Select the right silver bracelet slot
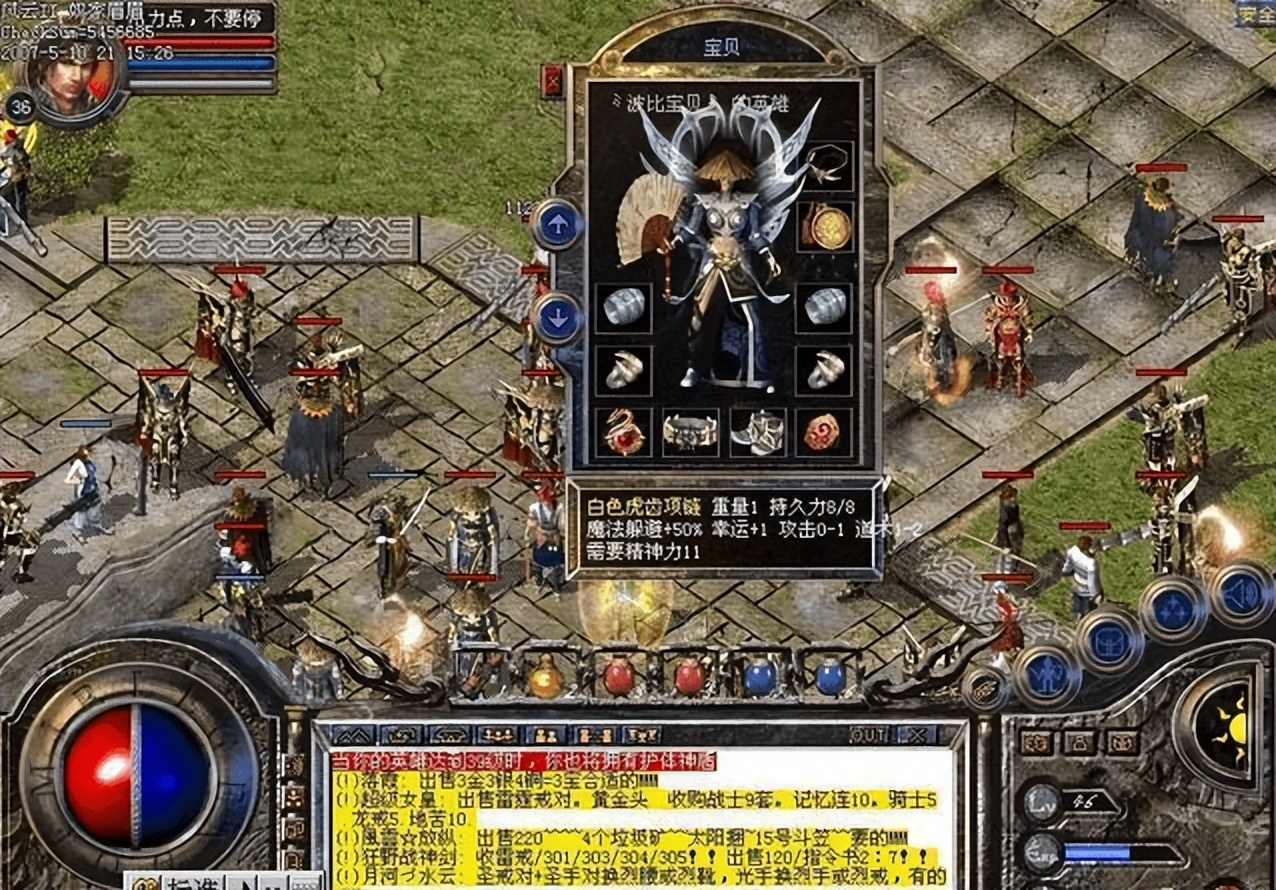Image resolution: width=1276 pixels, height=890 pixels. point(825,307)
